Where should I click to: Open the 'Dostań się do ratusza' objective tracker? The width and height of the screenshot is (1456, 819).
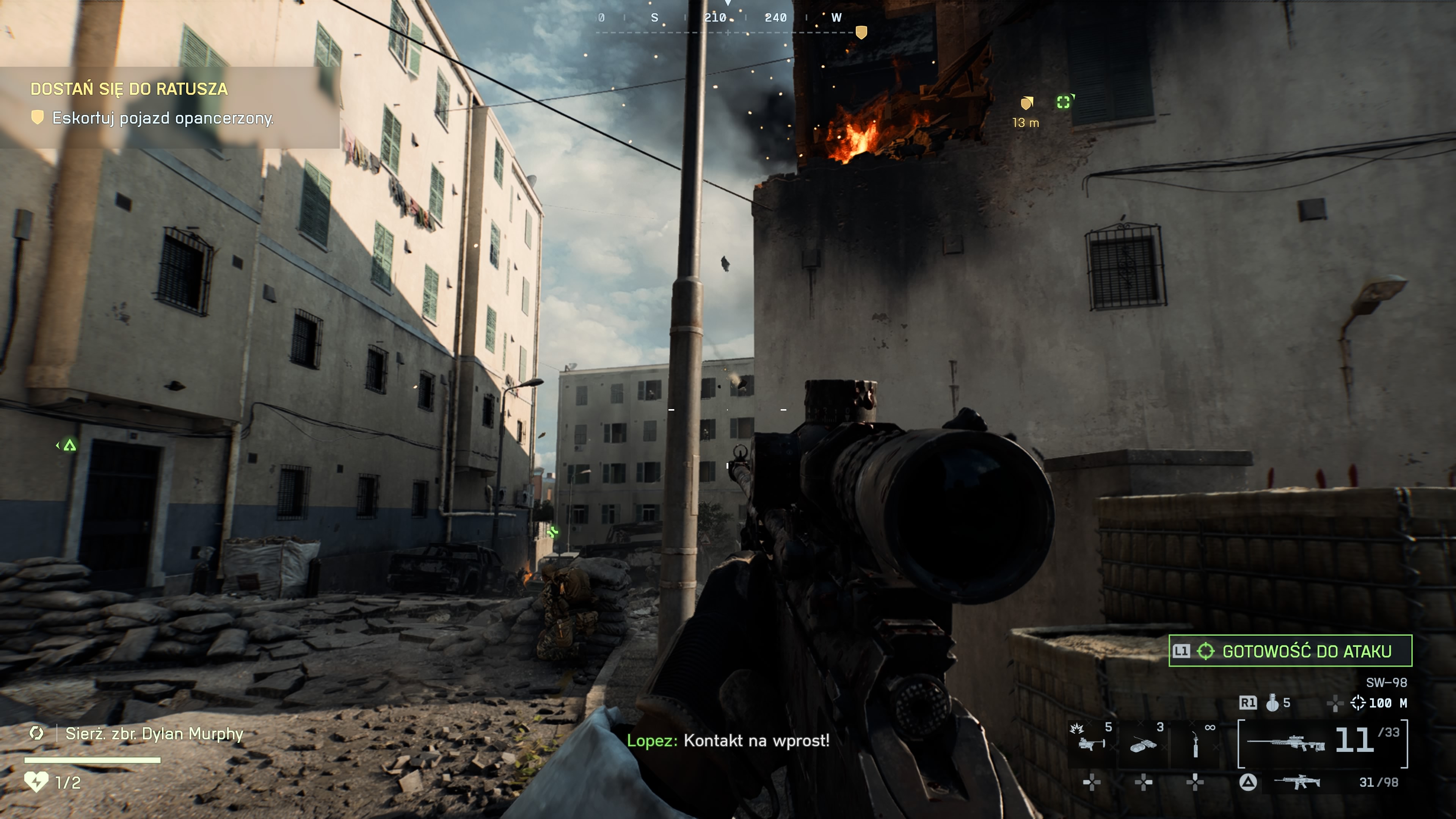click(x=129, y=89)
